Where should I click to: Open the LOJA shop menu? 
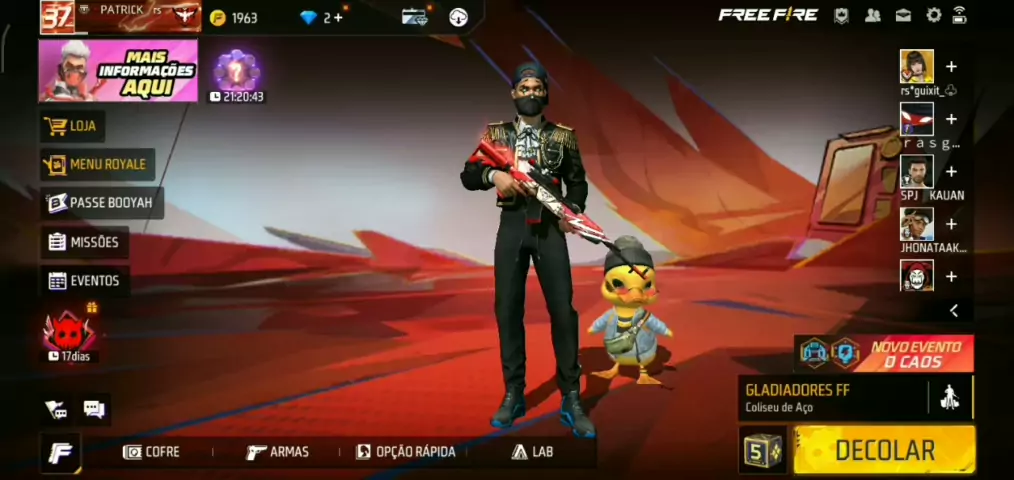[72, 127]
